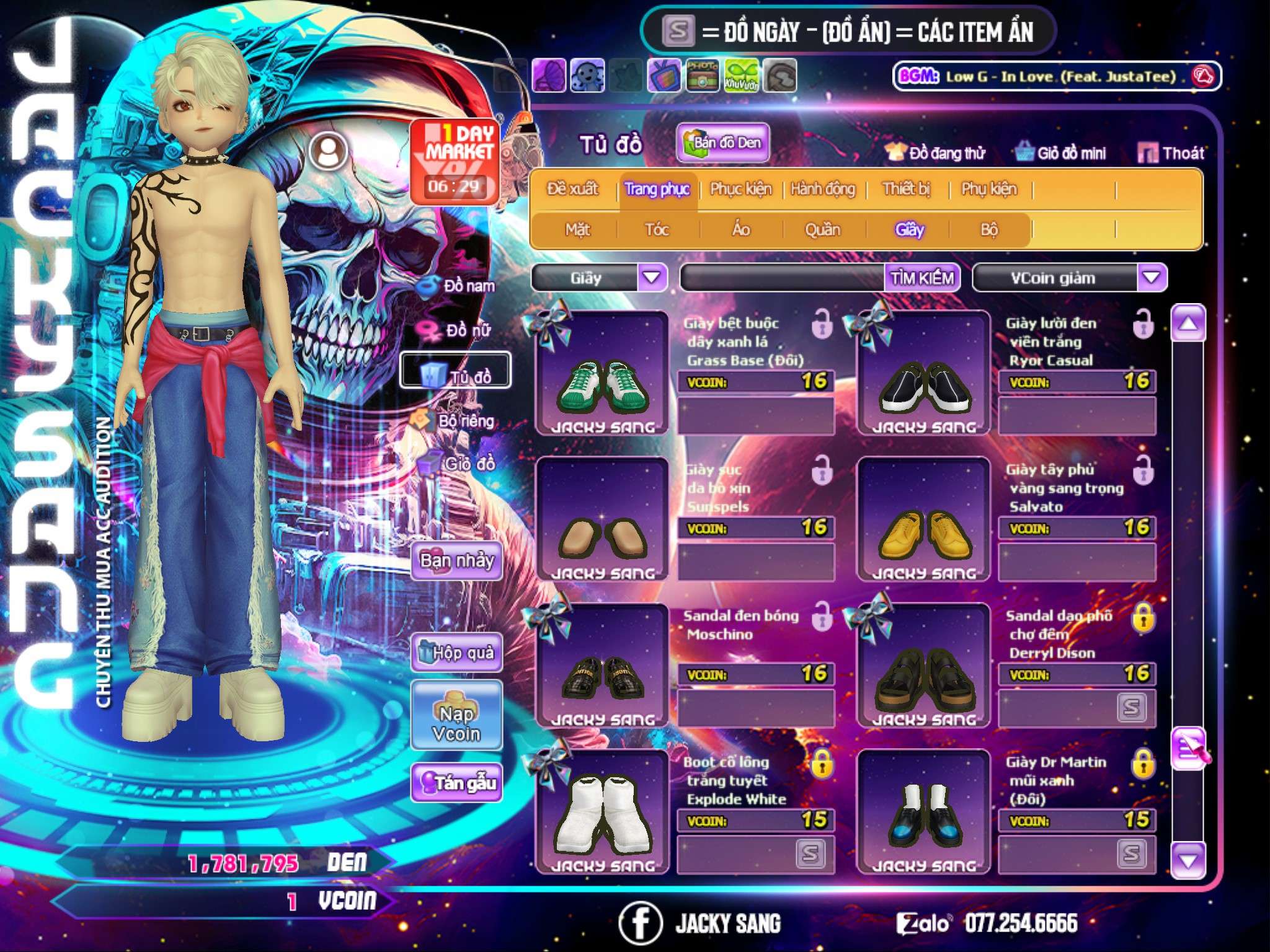Open Giỏ đồ mini cart
1270x952 pixels.
tap(1061, 153)
